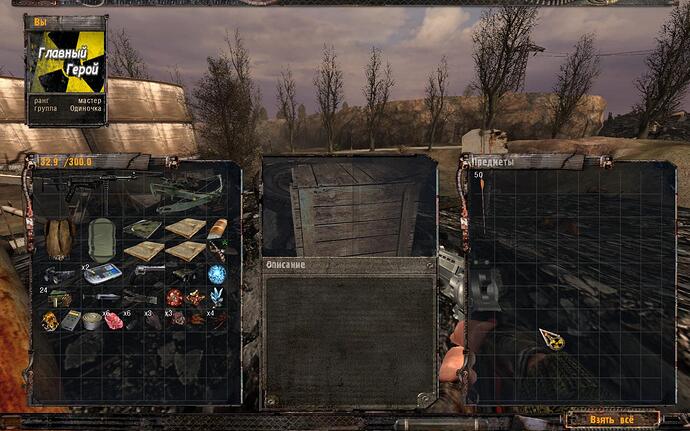Select the raw red meat chunk
The image size is (690, 431).
coord(115,321)
